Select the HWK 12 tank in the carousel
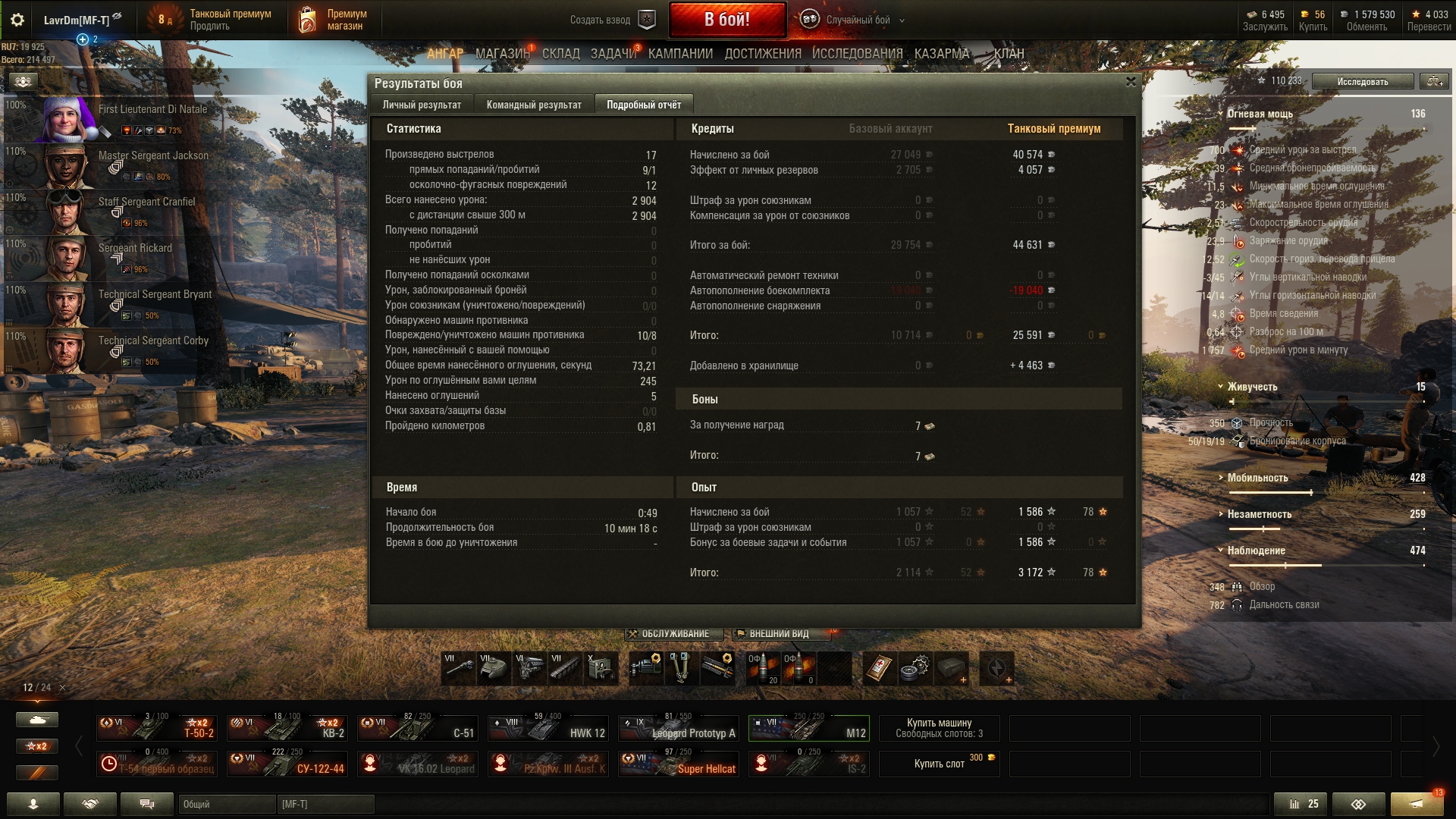 point(548,729)
